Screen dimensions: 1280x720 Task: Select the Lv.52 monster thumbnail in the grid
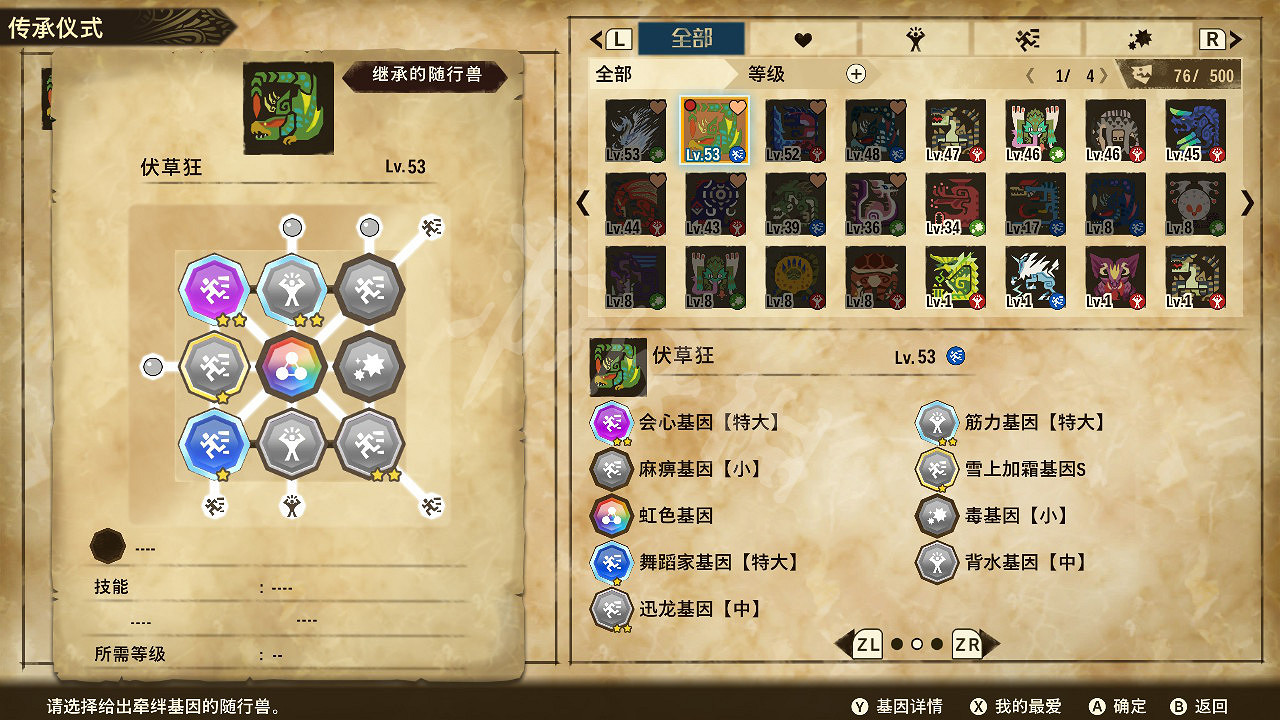click(794, 130)
